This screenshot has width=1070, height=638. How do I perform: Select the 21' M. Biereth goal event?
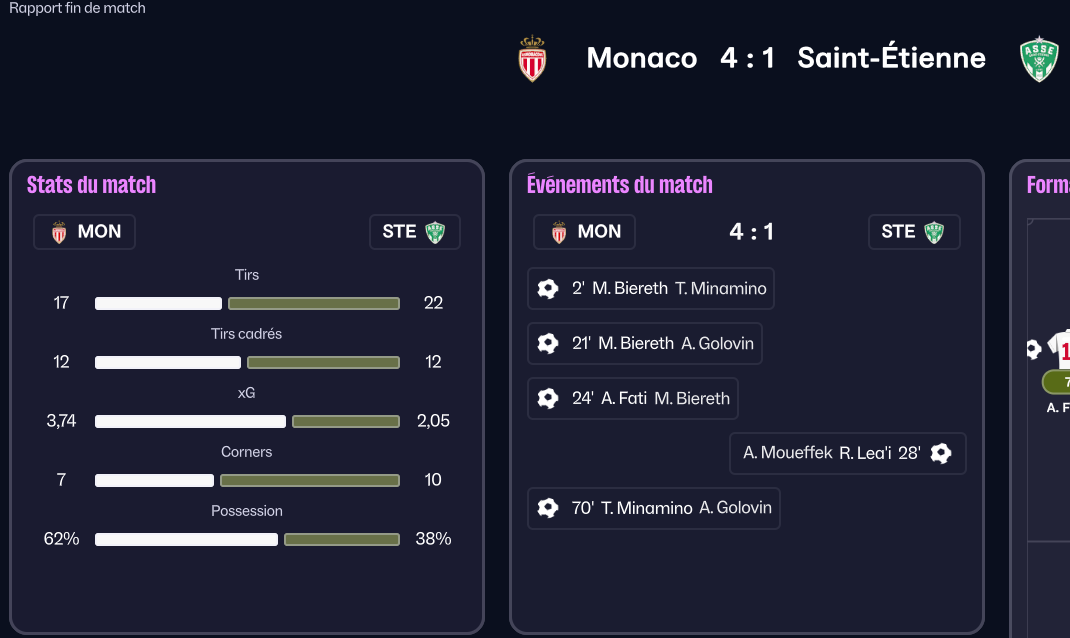(x=644, y=344)
